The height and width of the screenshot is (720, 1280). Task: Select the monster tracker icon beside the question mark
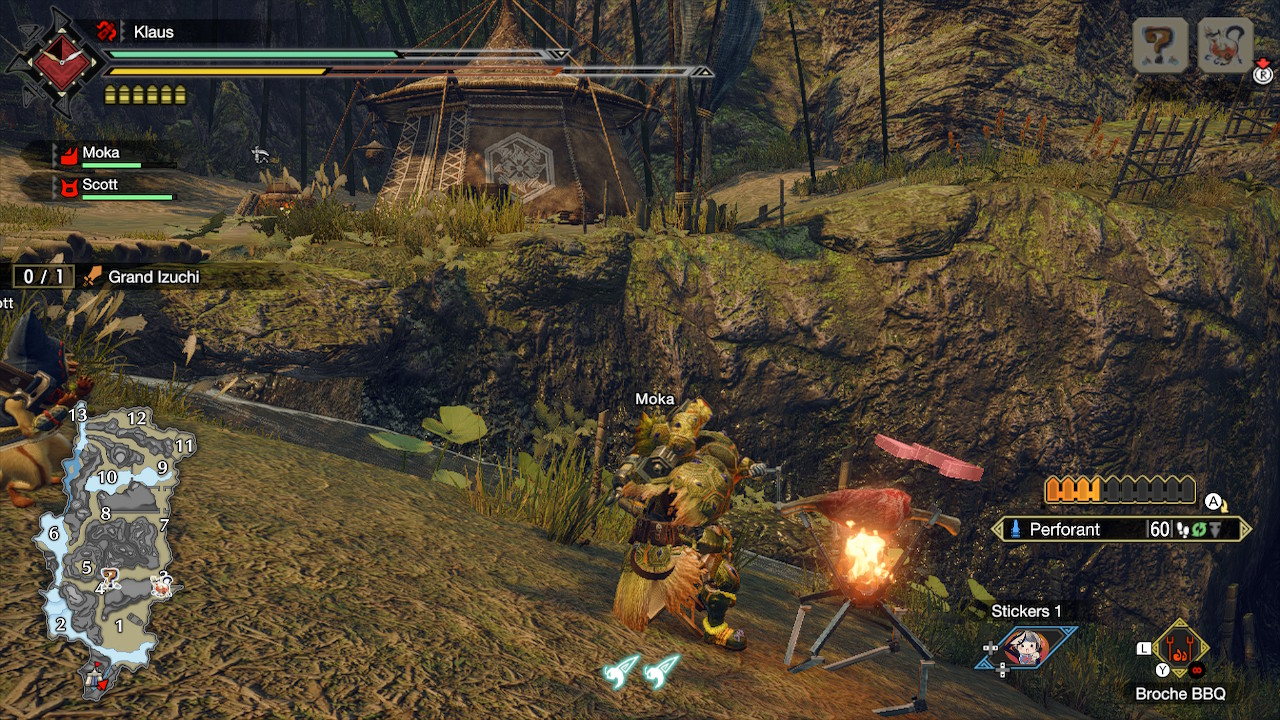(1225, 45)
